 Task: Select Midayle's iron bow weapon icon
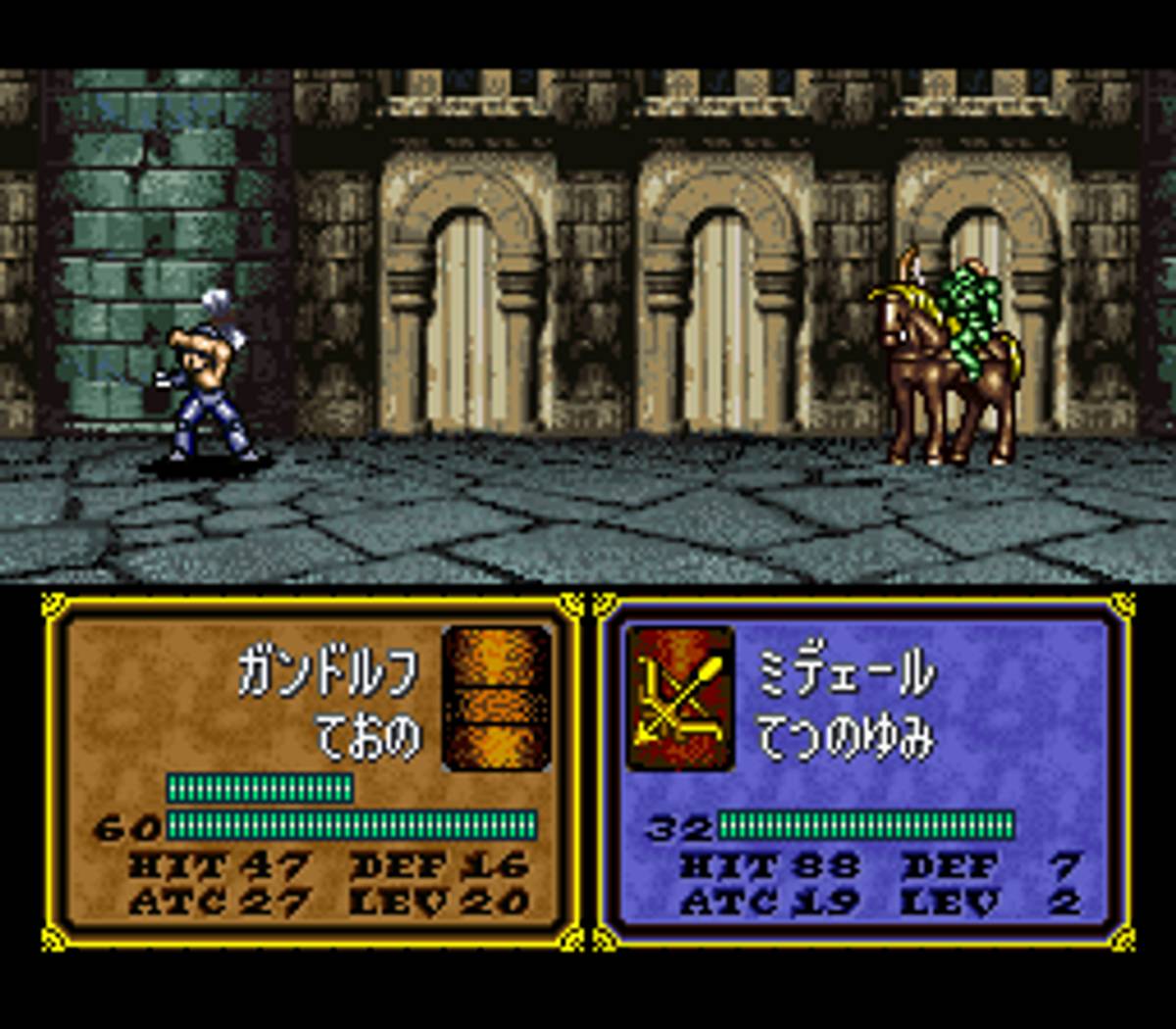pyautogui.click(x=680, y=698)
